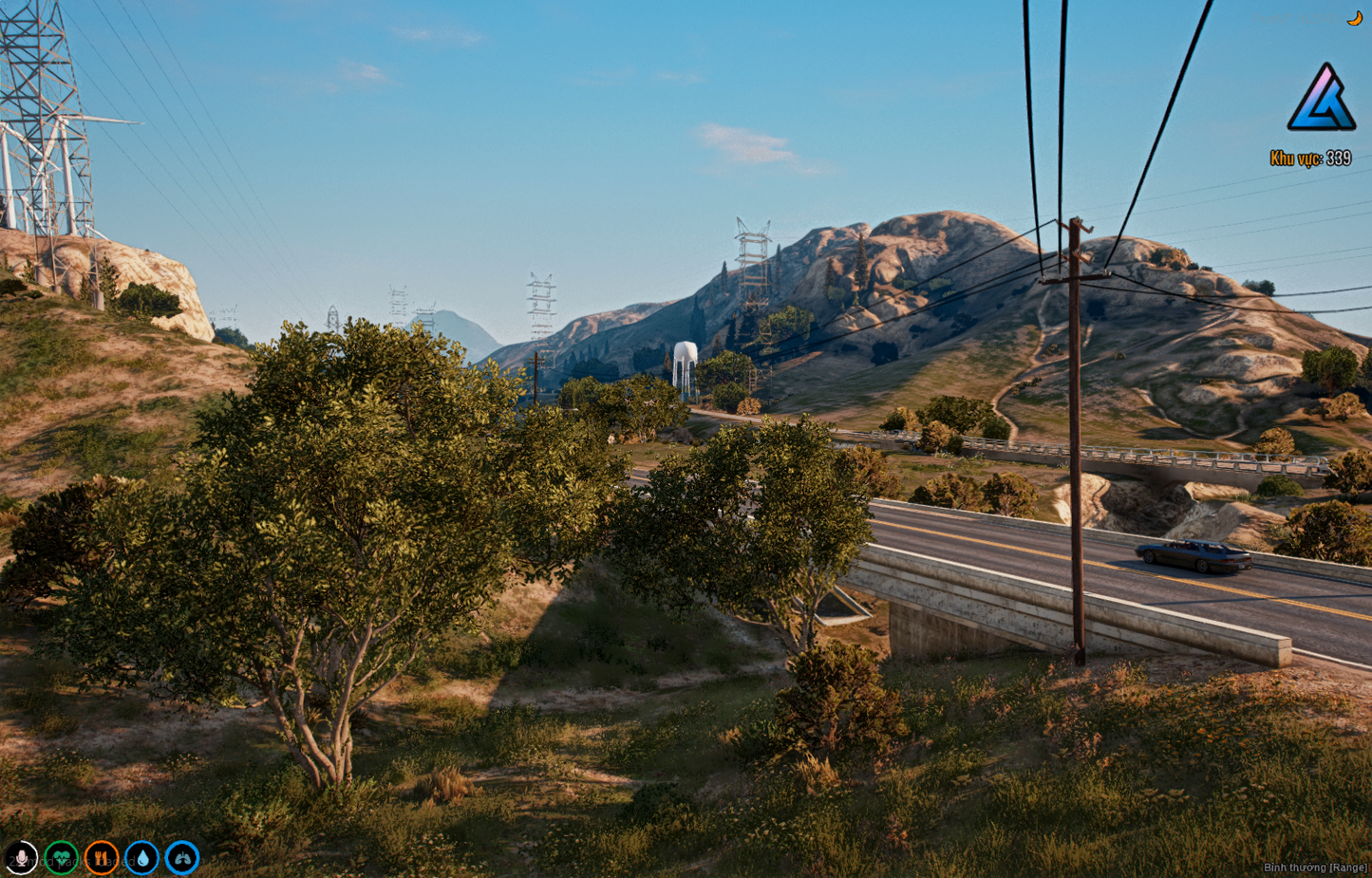Click the blue triangle server logo
The width and height of the screenshot is (1372, 878).
click(x=1322, y=99)
